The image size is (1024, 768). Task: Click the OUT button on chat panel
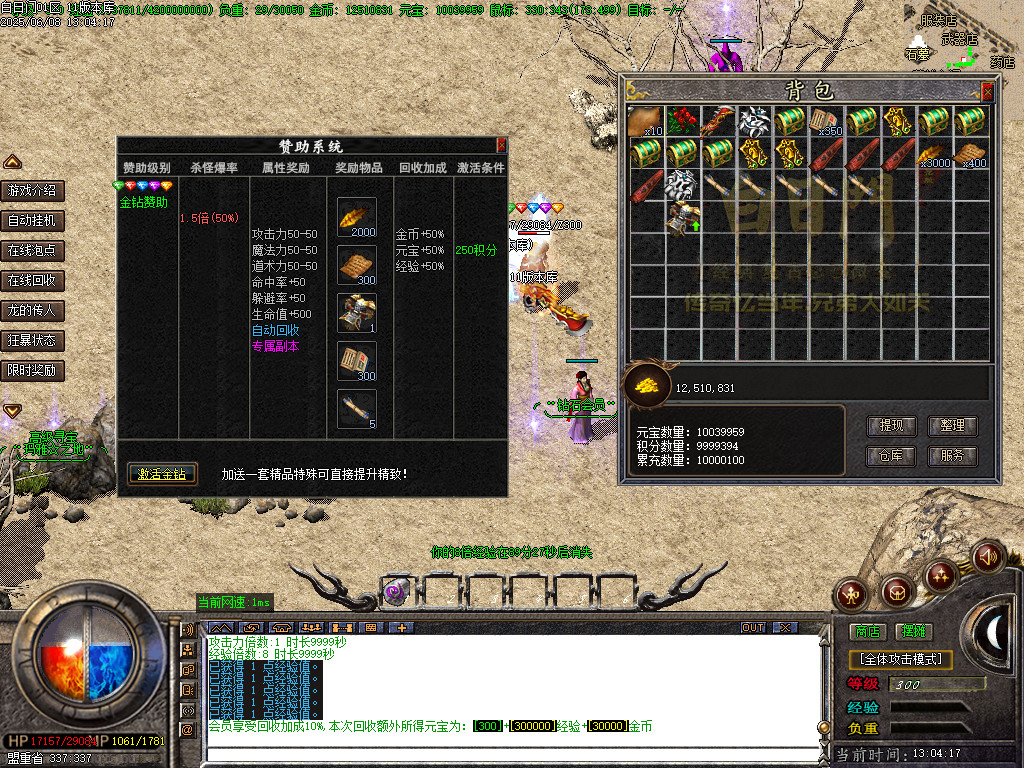(753, 627)
